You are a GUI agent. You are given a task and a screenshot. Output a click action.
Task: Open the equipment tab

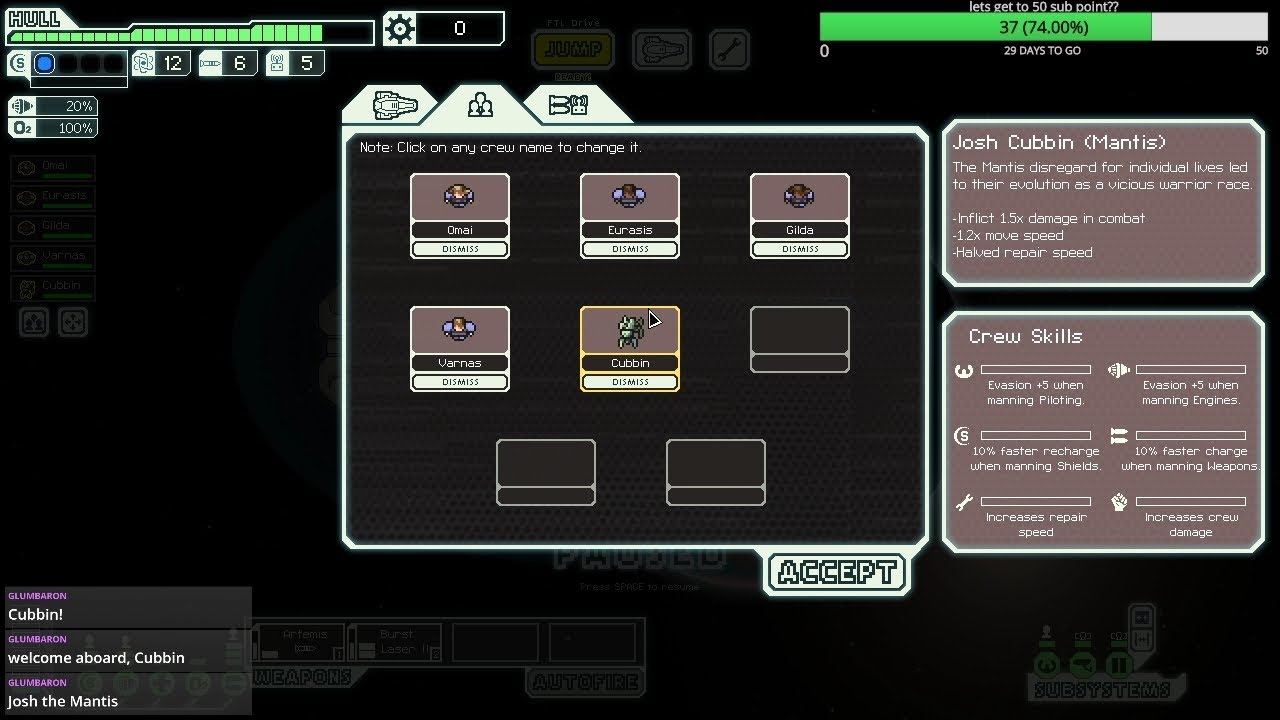click(x=568, y=104)
